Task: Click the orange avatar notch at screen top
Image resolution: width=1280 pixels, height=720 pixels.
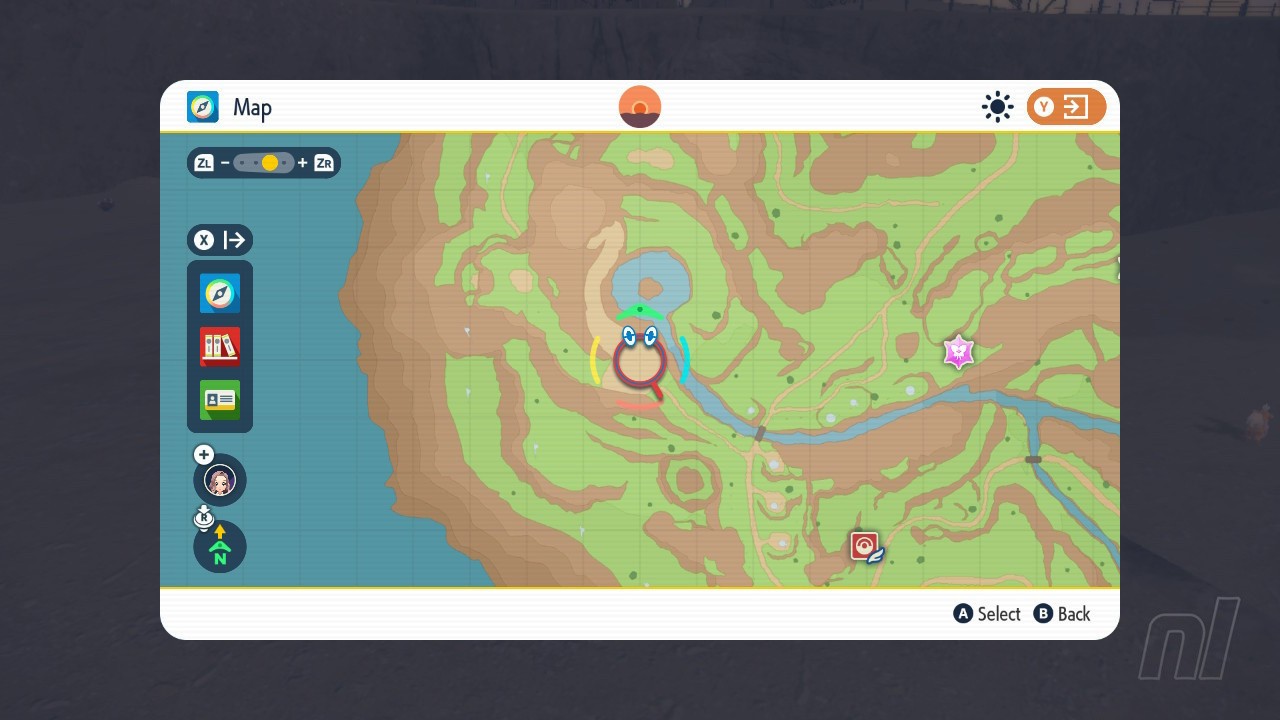Action: (x=639, y=106)
